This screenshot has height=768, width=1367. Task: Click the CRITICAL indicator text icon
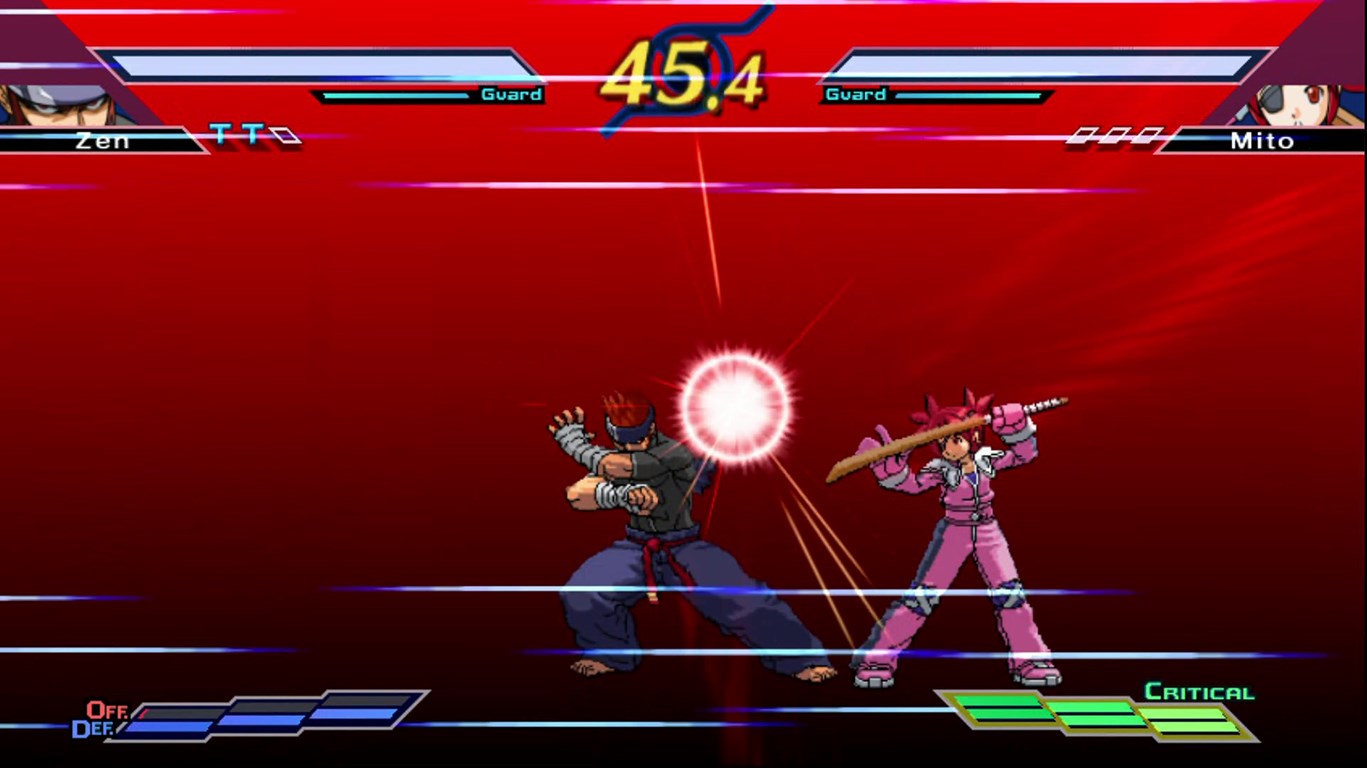[1198, 690]
